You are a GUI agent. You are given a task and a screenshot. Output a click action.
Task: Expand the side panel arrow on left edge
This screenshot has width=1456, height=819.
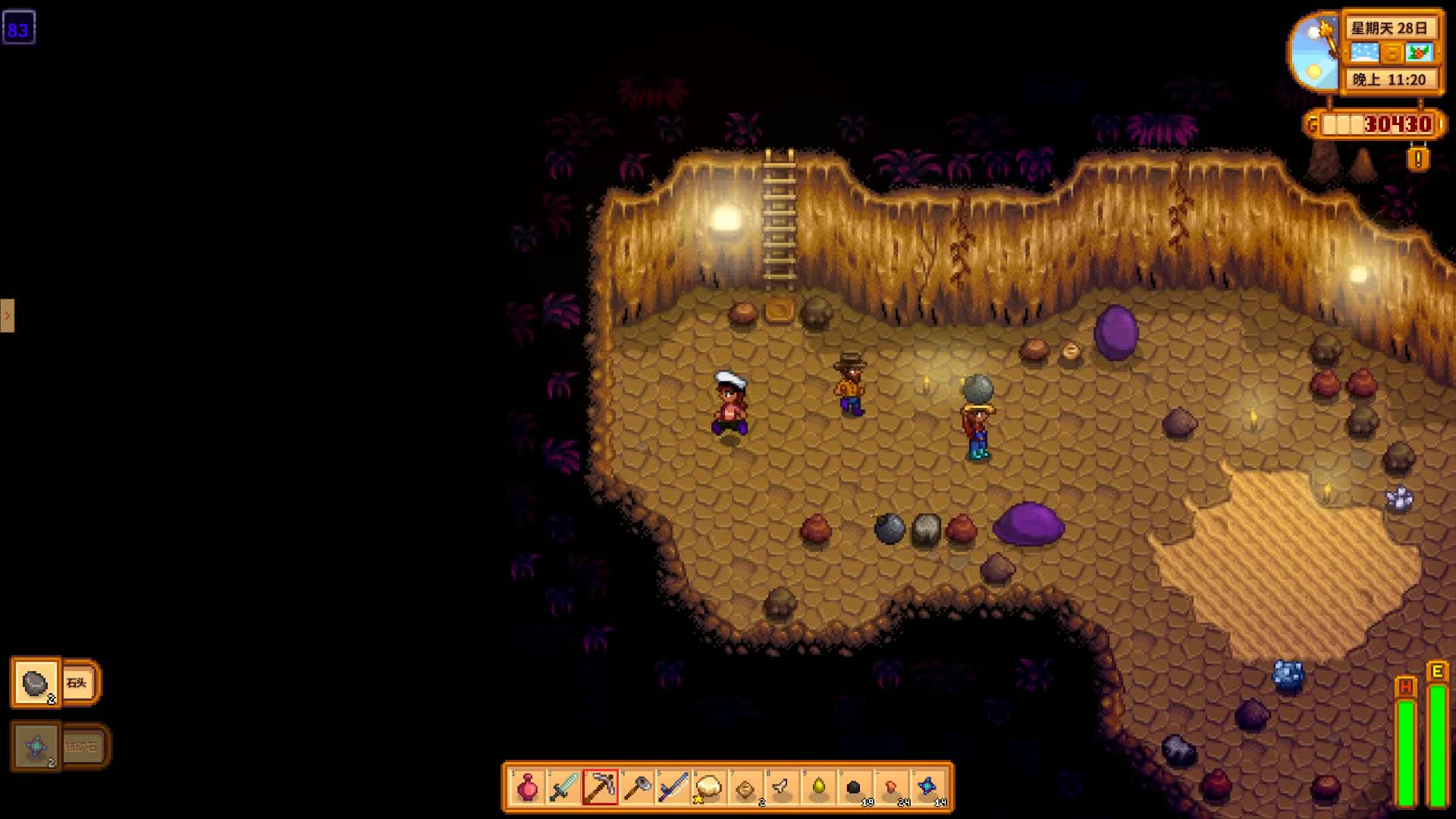click(8, 315)
